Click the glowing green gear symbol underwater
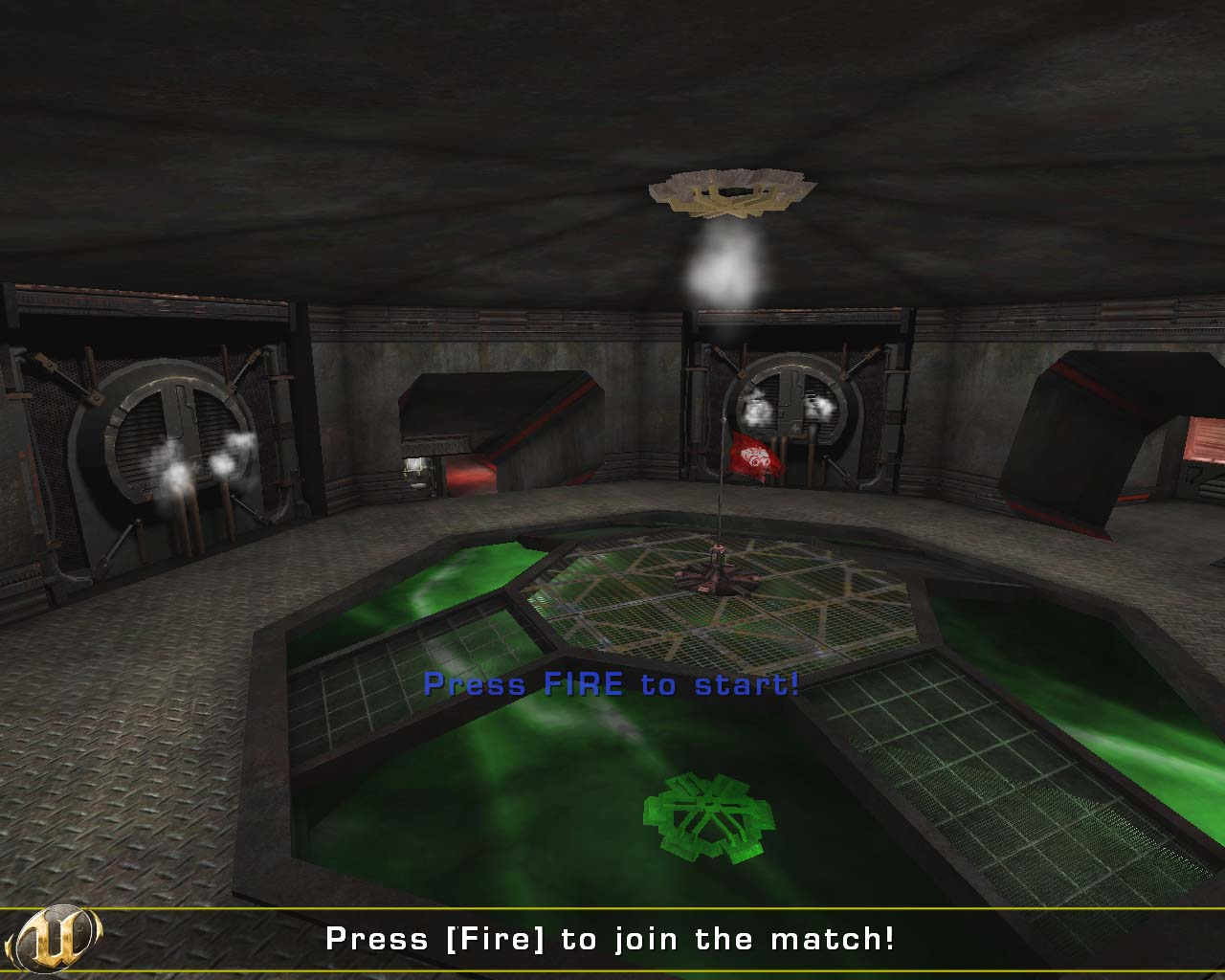This screenshot has width=1225, height=980. pyautogui.click(x=705, y=818)
